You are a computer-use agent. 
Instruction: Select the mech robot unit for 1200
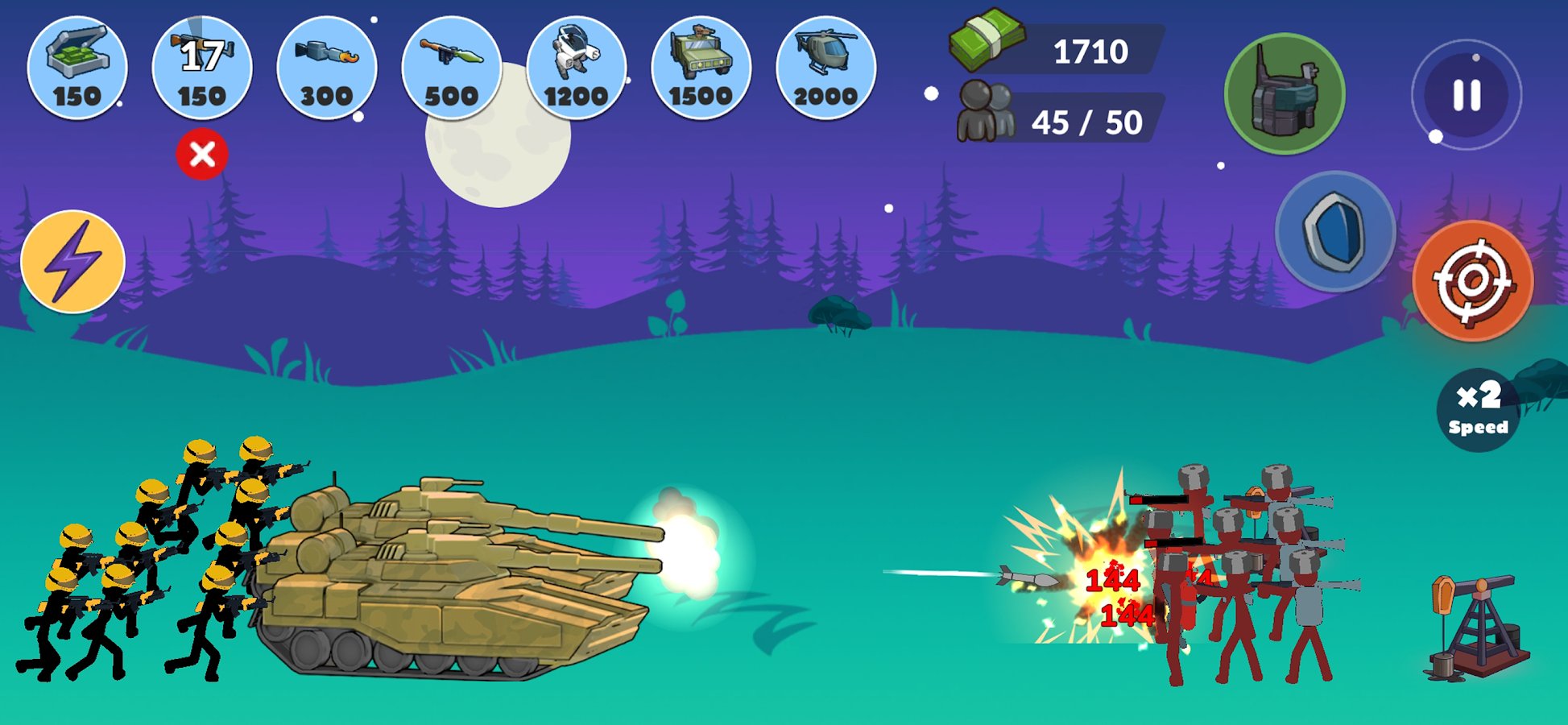pos(577,68)
